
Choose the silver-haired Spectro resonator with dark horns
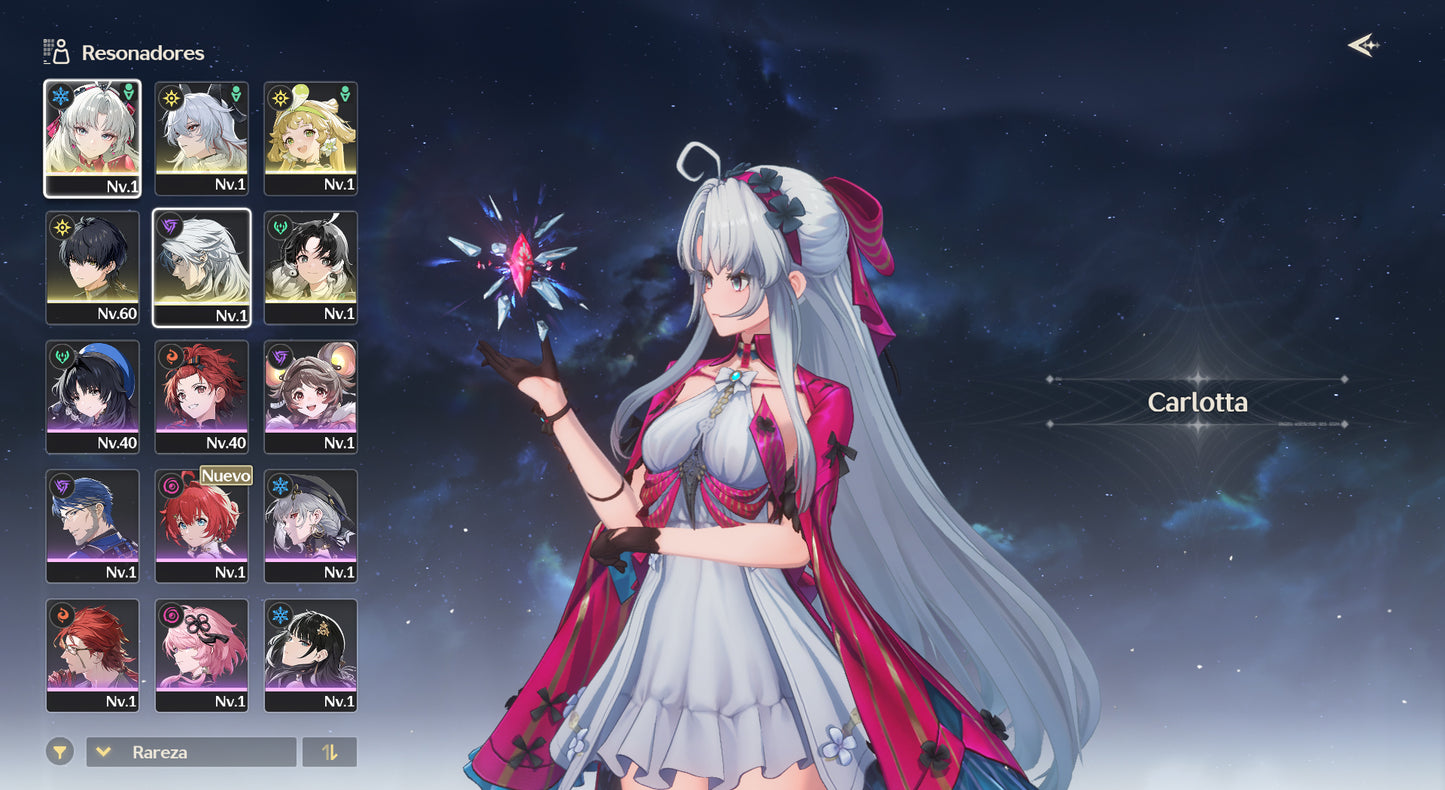[x=202, y=138]
